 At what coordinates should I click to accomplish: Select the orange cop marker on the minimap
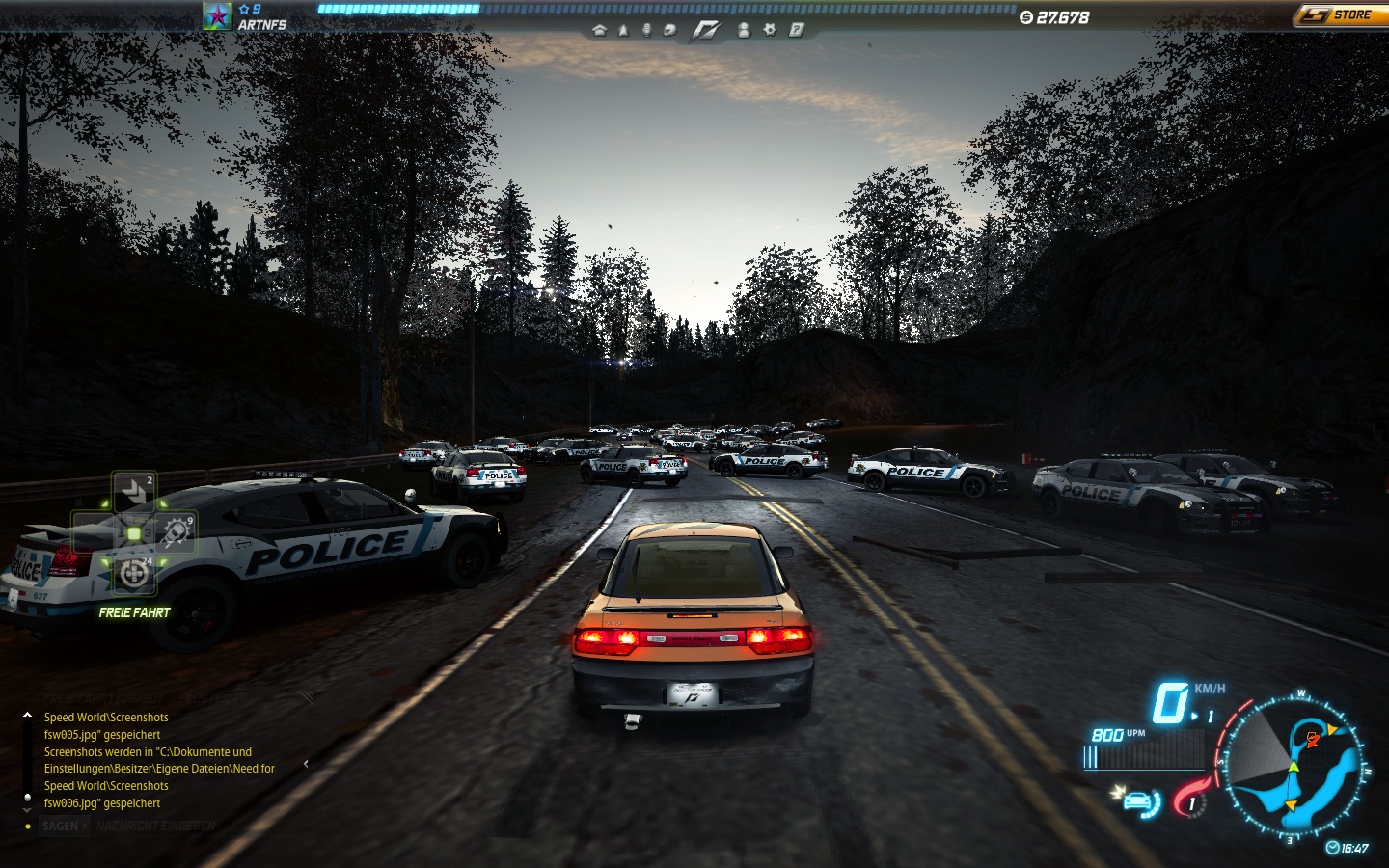1312,739
